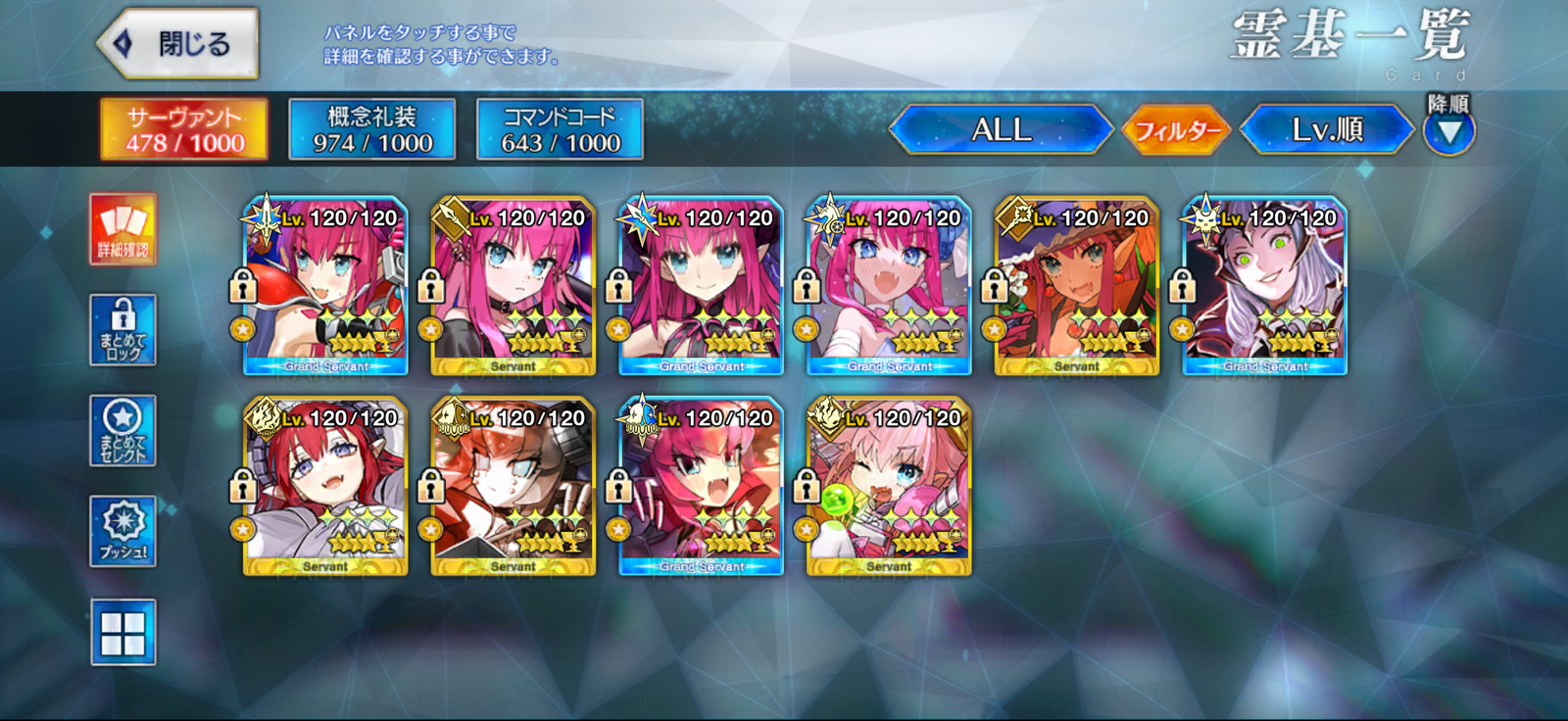The height and width of the screenshot is (721, 1568).
Task: Open the プッシュ! push function
Action: (122, 532)
